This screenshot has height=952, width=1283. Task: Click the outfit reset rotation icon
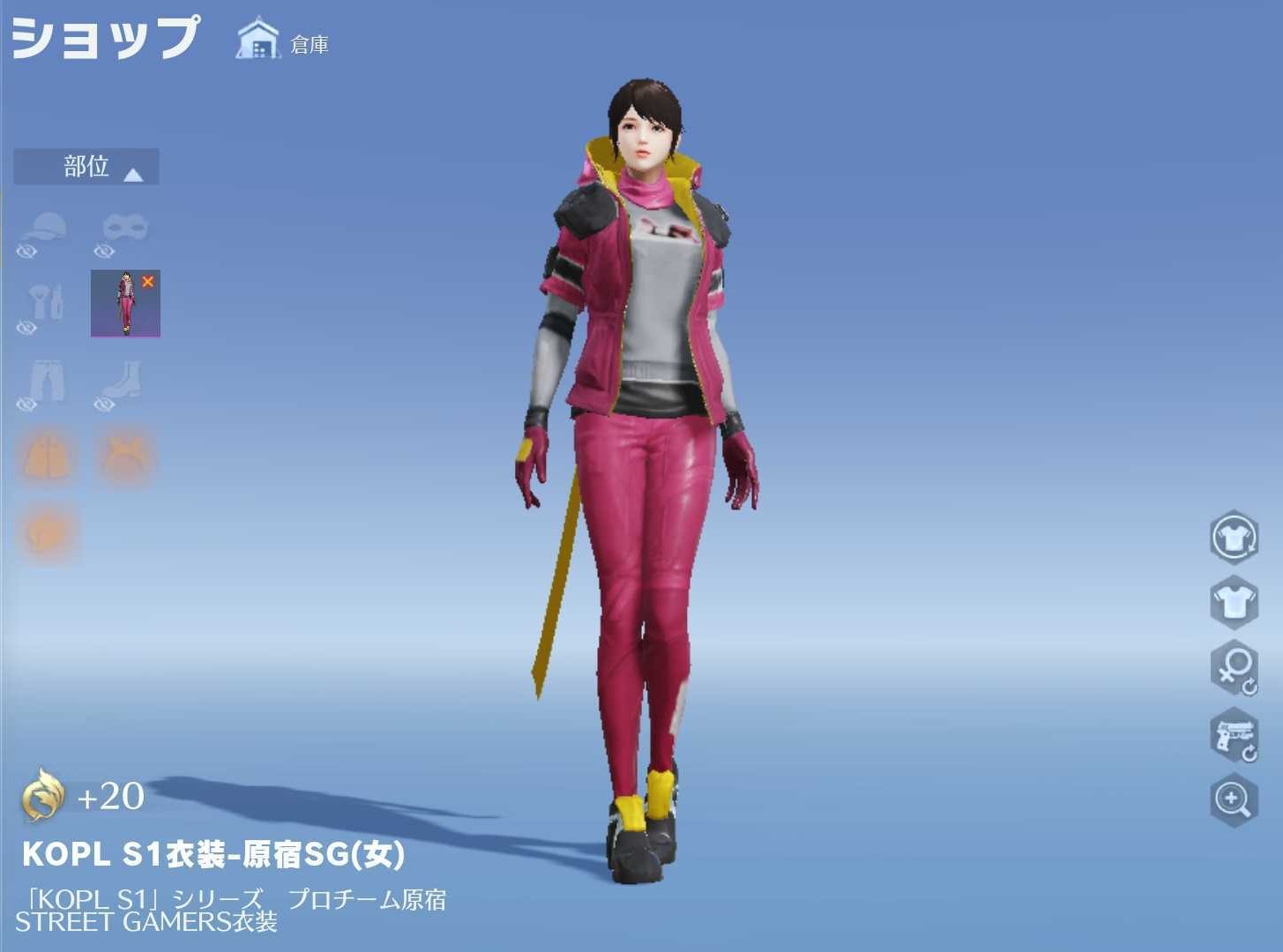coord(1234,538)
